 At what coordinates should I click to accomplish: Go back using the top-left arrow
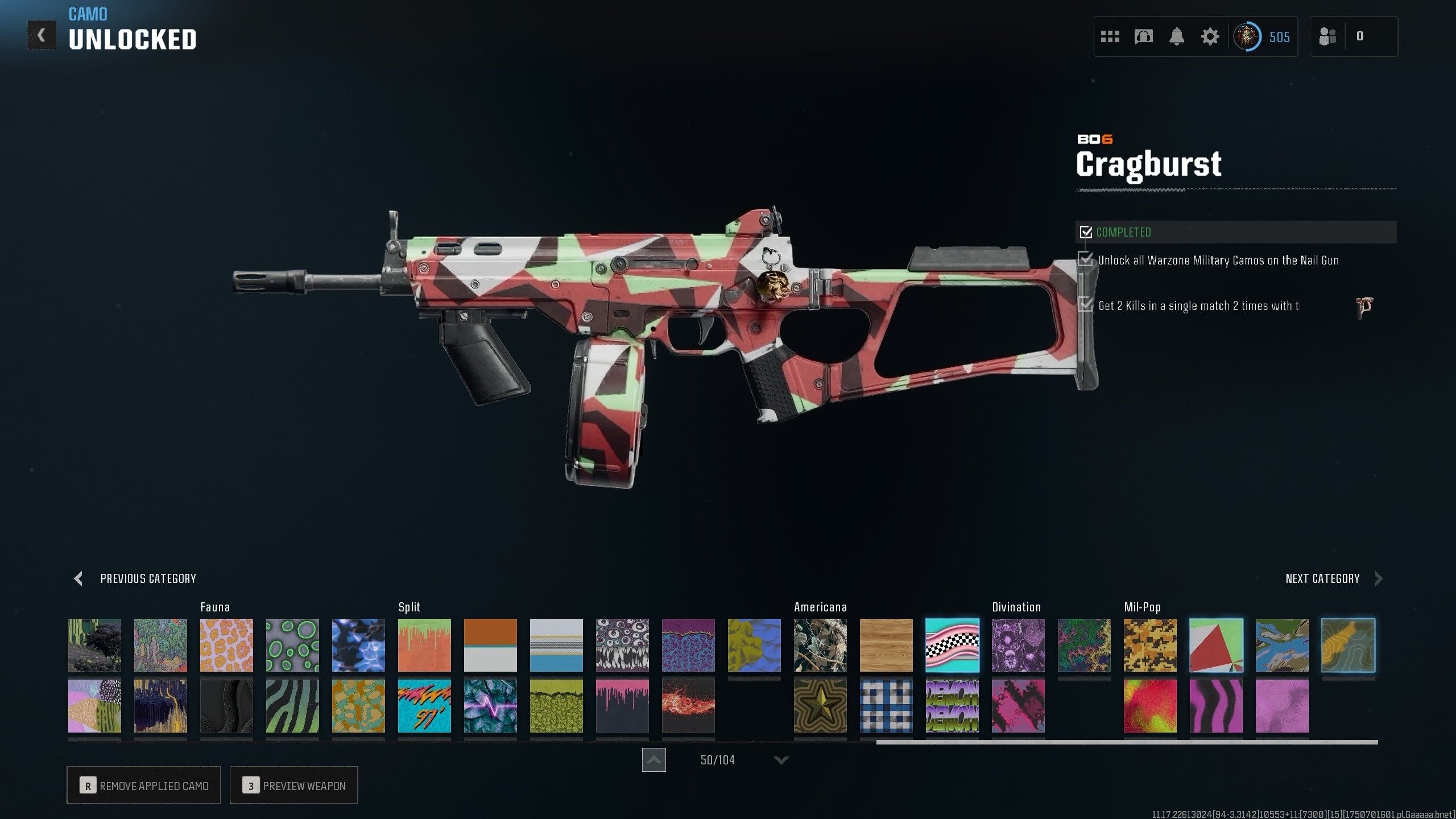[x=42, y=35]
